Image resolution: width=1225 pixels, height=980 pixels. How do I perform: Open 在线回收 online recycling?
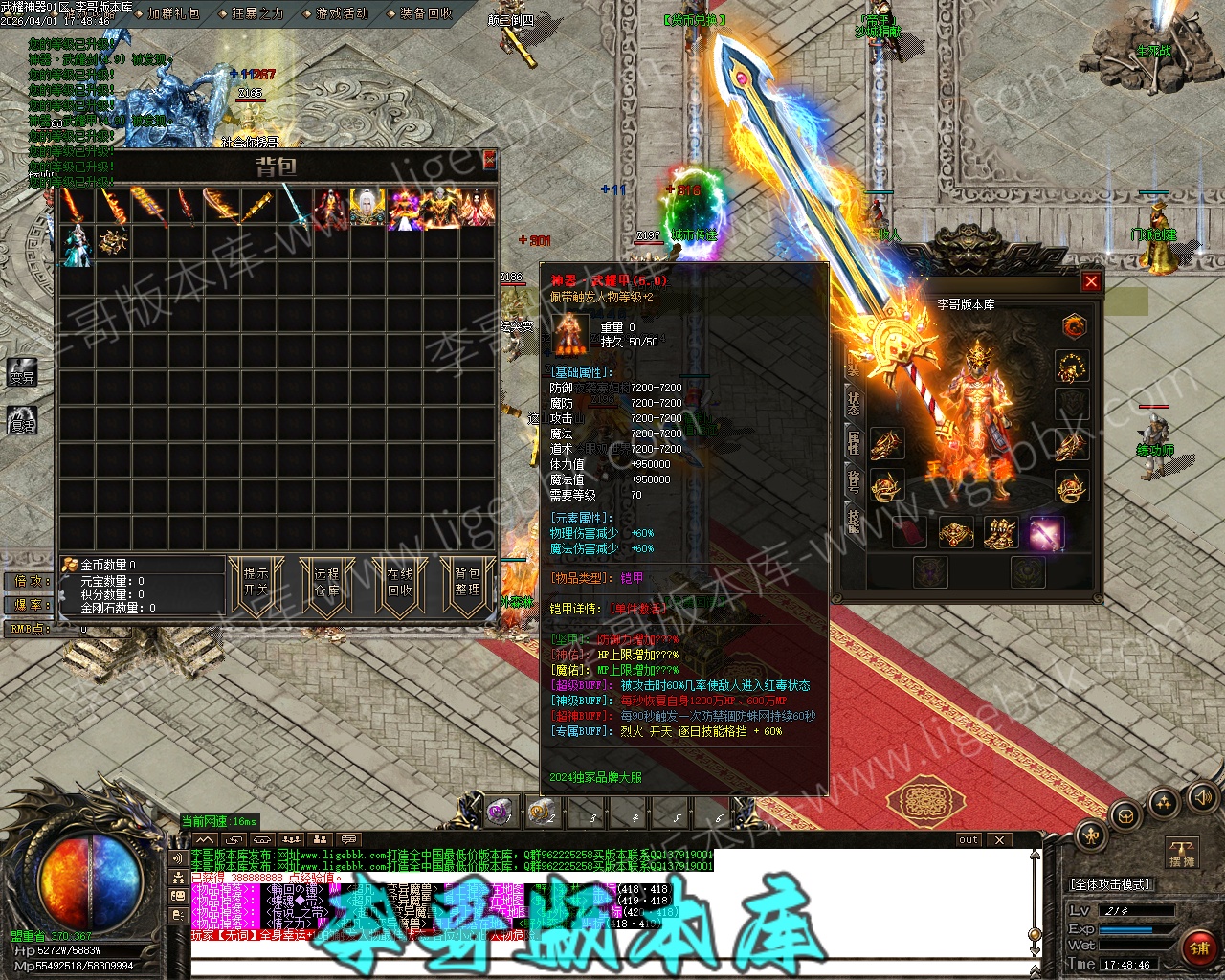click(x=399, y=581)
